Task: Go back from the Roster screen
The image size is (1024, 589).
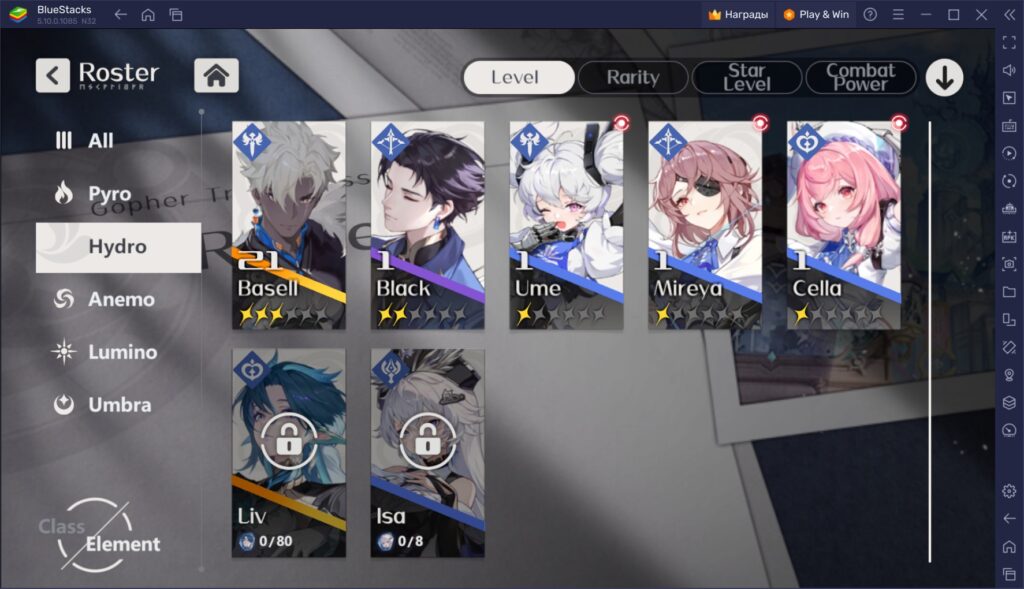Action: pyautogui.click(x=53, y=75)
